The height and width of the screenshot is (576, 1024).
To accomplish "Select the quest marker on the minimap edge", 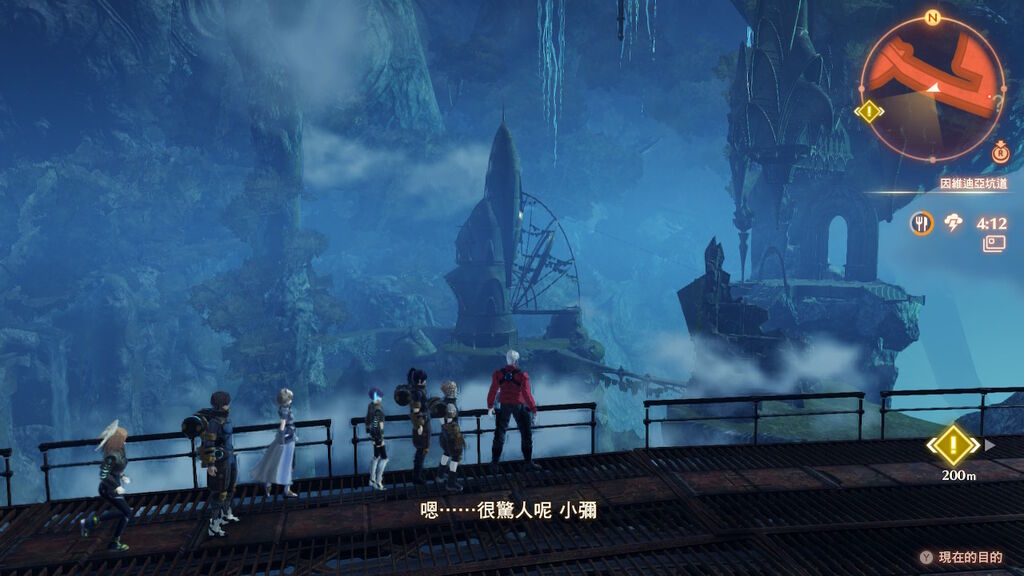I will coord(869,111).
